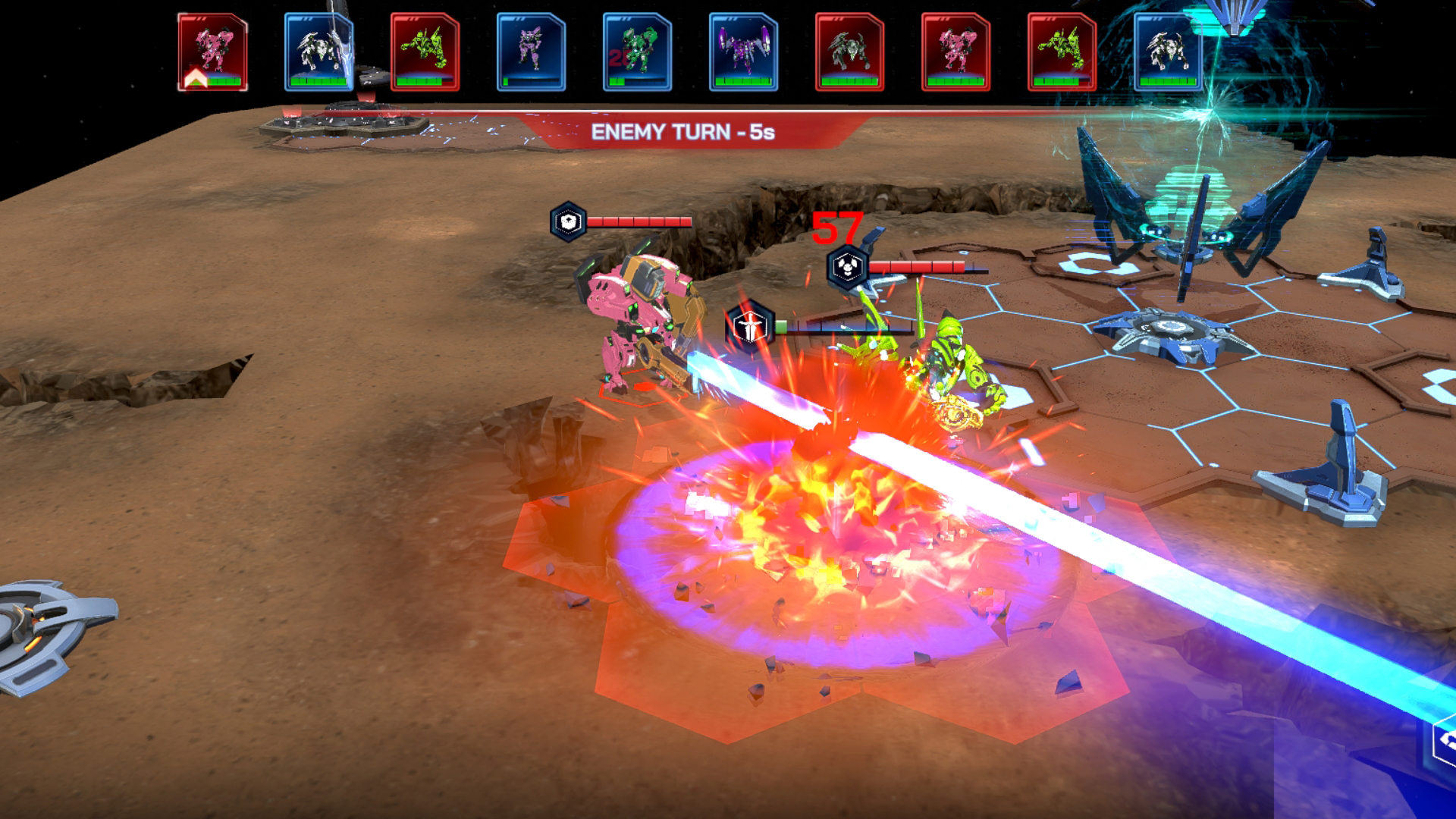Click the hexagonal shield status icon above the pink mech
Image resolution: width=1456 pixels, height=819 pixels.
pyautogui.click(x=568, y=221)
